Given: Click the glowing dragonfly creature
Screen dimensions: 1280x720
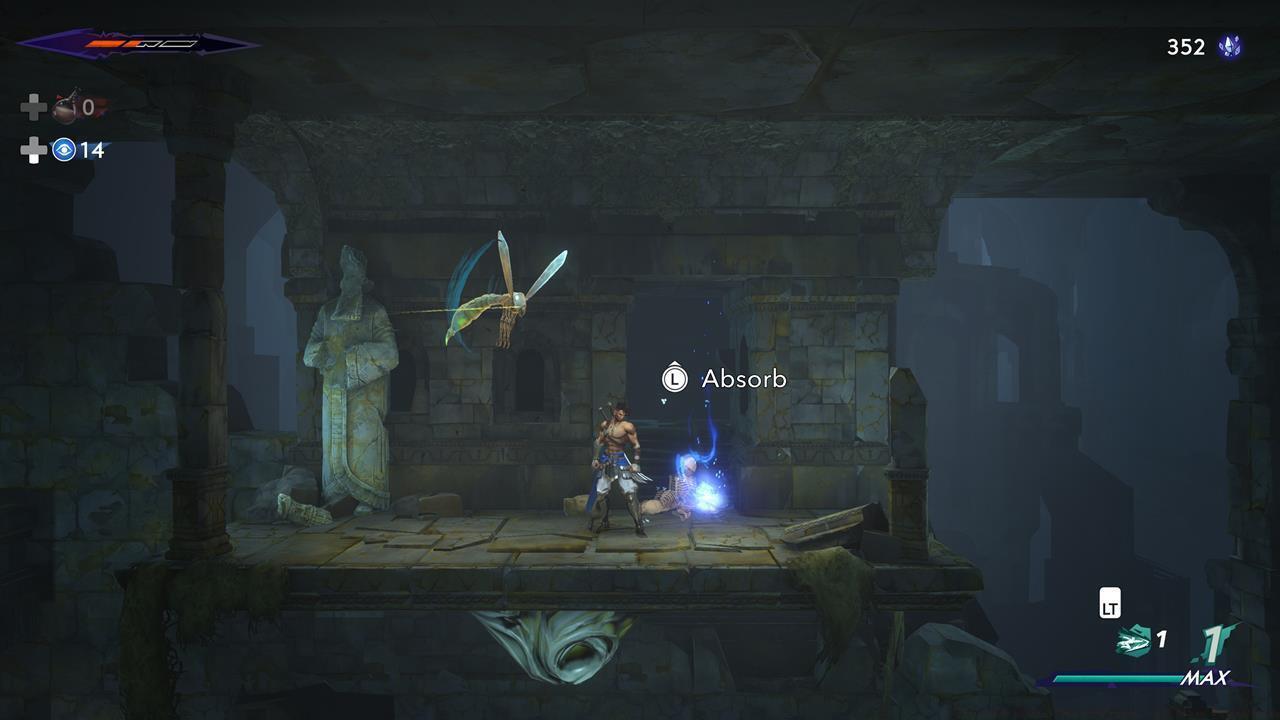Looking at the screenshot, I should click(x=495, y=300).
